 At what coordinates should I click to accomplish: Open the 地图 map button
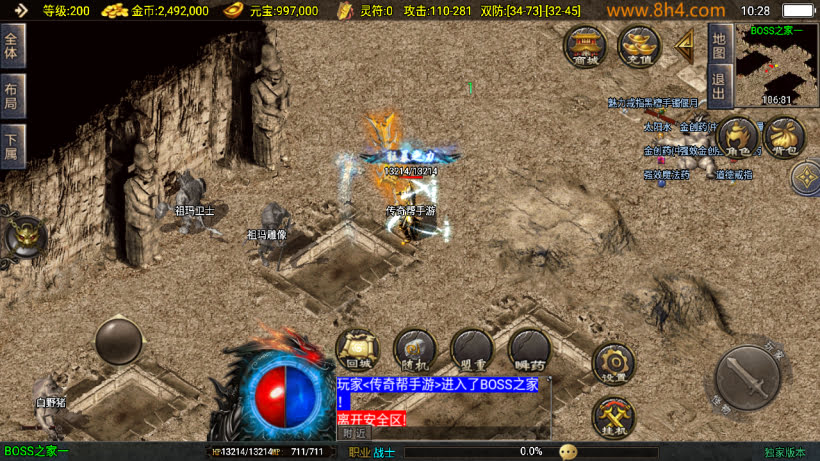click(718, 44)
